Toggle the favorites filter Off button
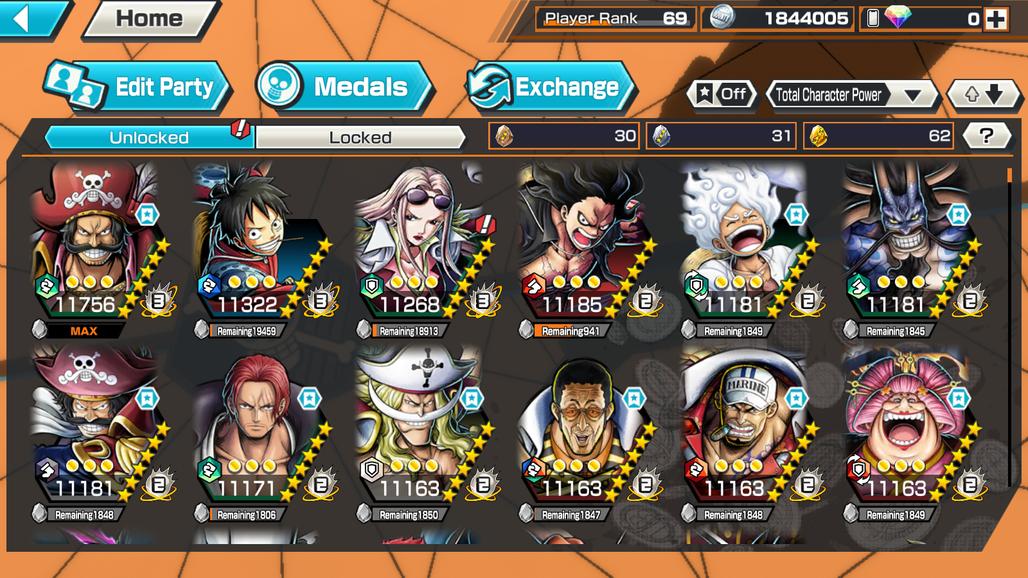Viewport: 1028px width, 578px height. 722,95
